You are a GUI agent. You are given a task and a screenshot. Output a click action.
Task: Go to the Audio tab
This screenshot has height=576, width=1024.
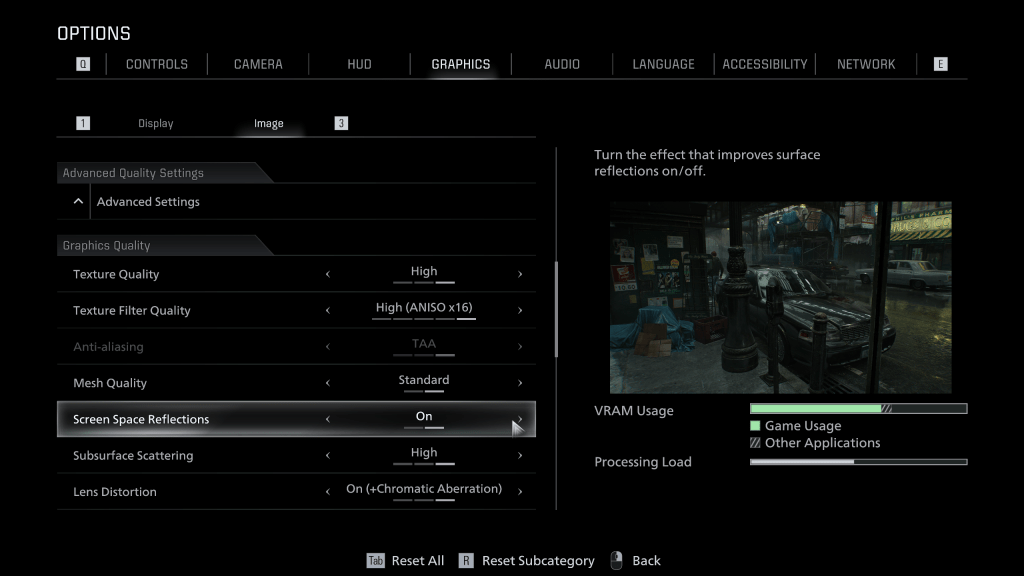coord(562,64)
